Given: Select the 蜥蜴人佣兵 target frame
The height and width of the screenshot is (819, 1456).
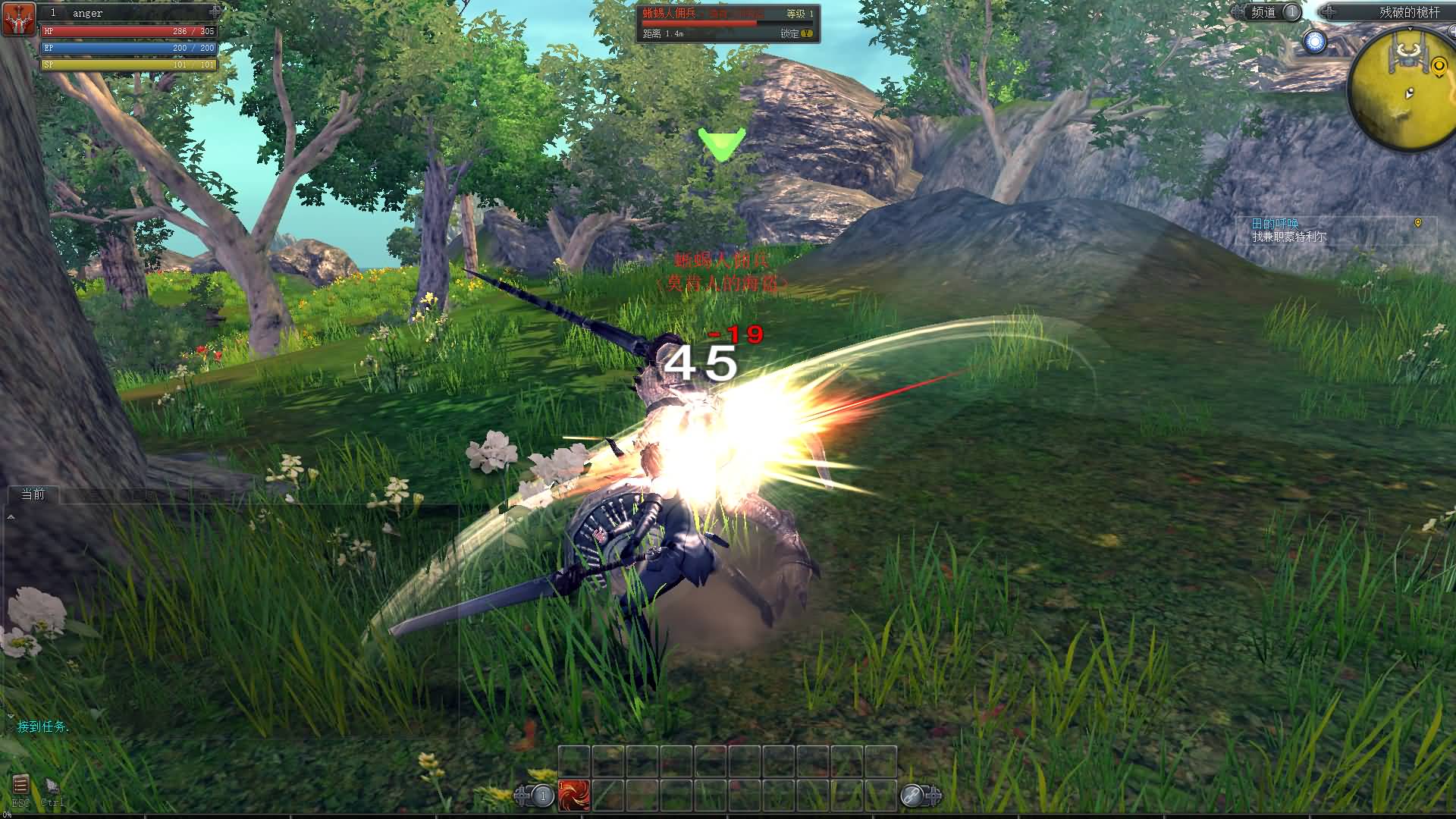Looking at the screenshot, I should [x=726, y=23].
